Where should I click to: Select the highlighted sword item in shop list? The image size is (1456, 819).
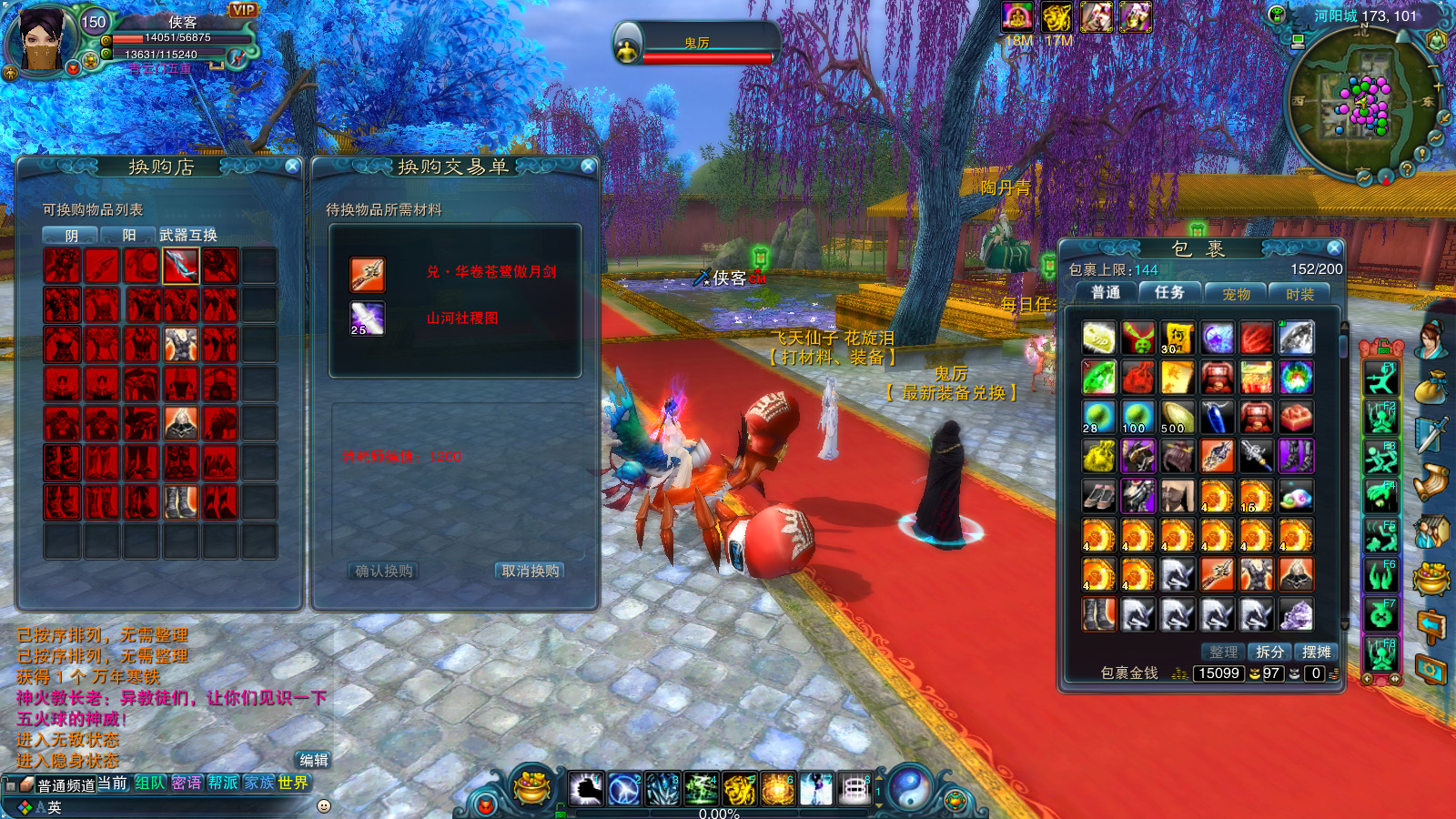[180, 266]
